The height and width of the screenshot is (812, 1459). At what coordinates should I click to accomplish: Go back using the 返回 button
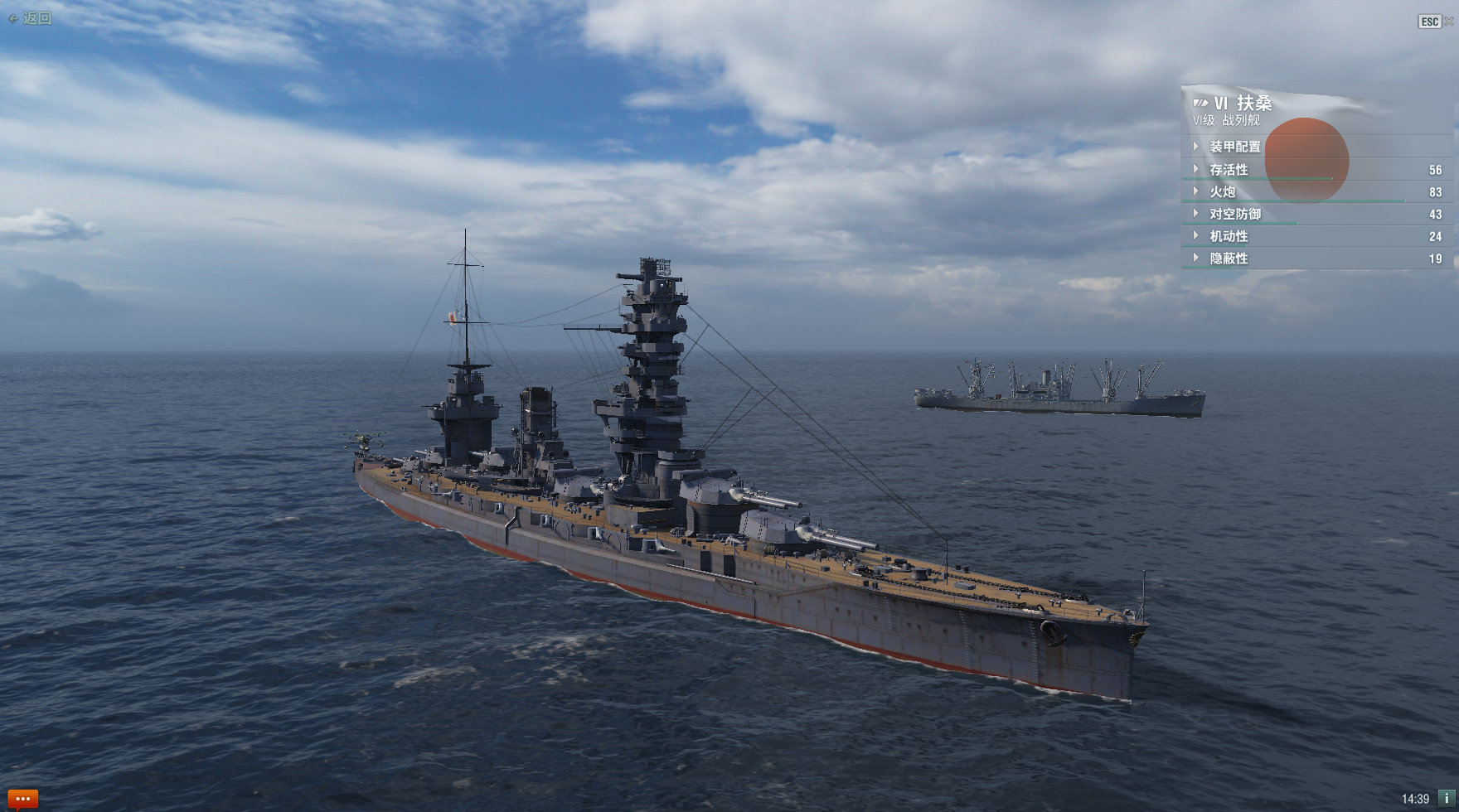click(x=31, y=18)
